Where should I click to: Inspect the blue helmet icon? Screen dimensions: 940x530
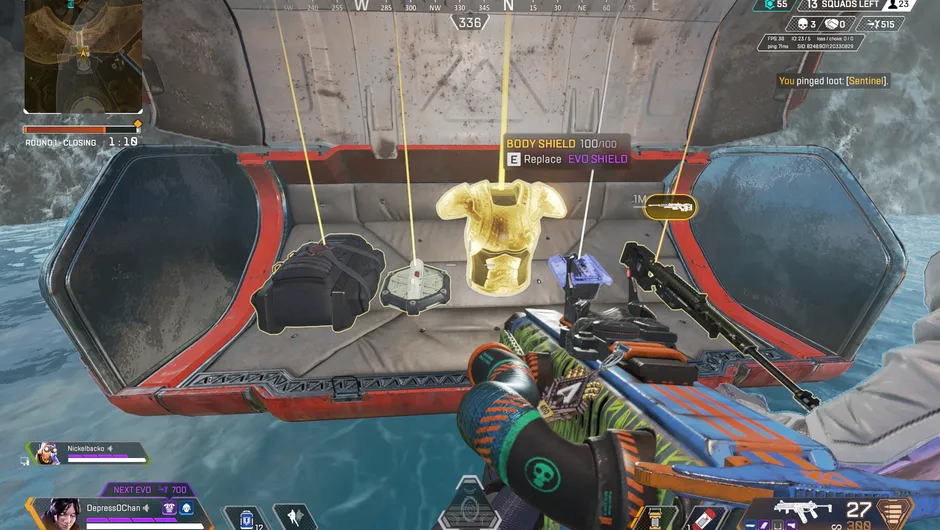click(186, 509)
